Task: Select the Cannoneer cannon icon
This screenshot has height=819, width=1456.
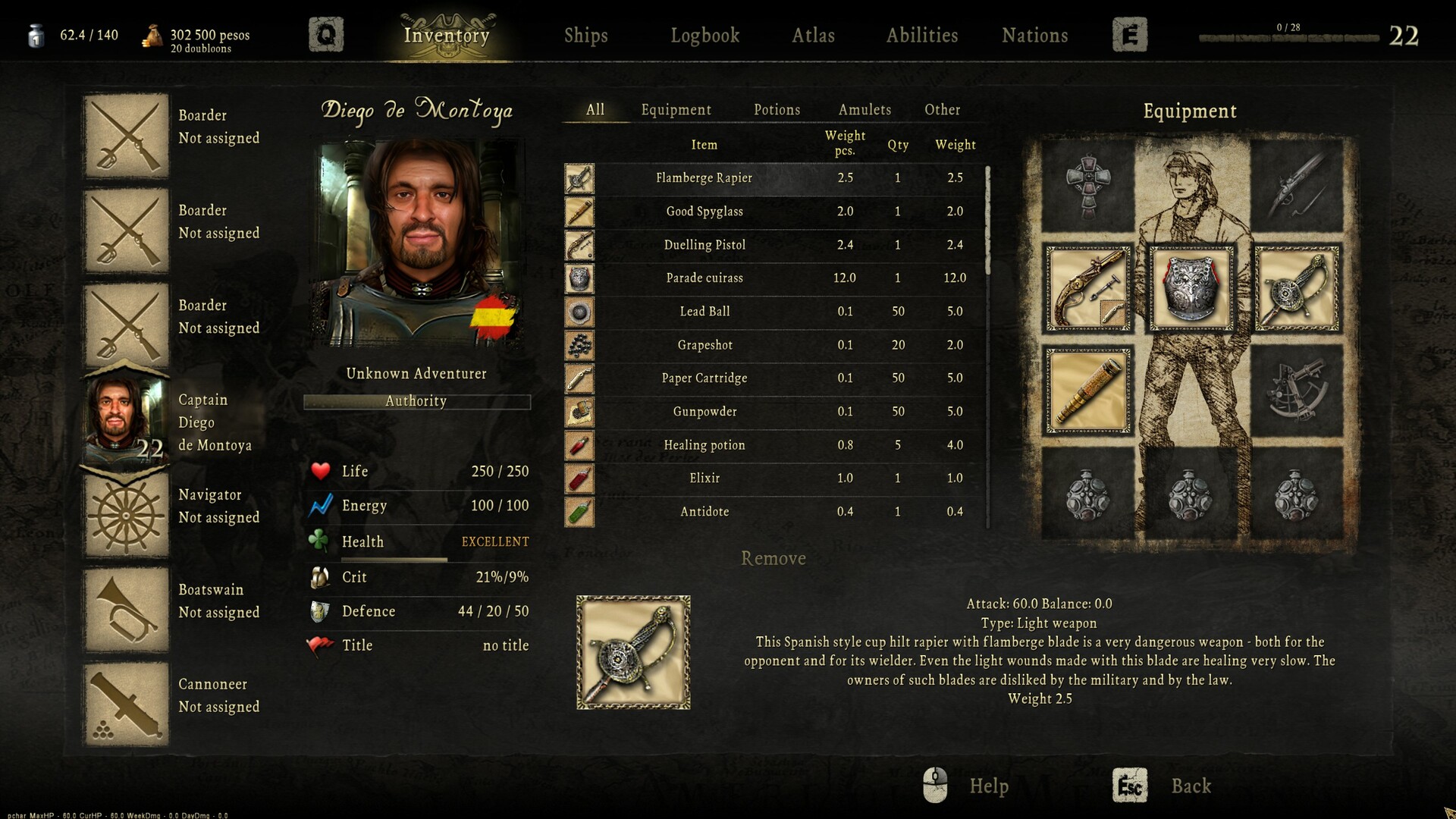Action: (x=126, y=701)
